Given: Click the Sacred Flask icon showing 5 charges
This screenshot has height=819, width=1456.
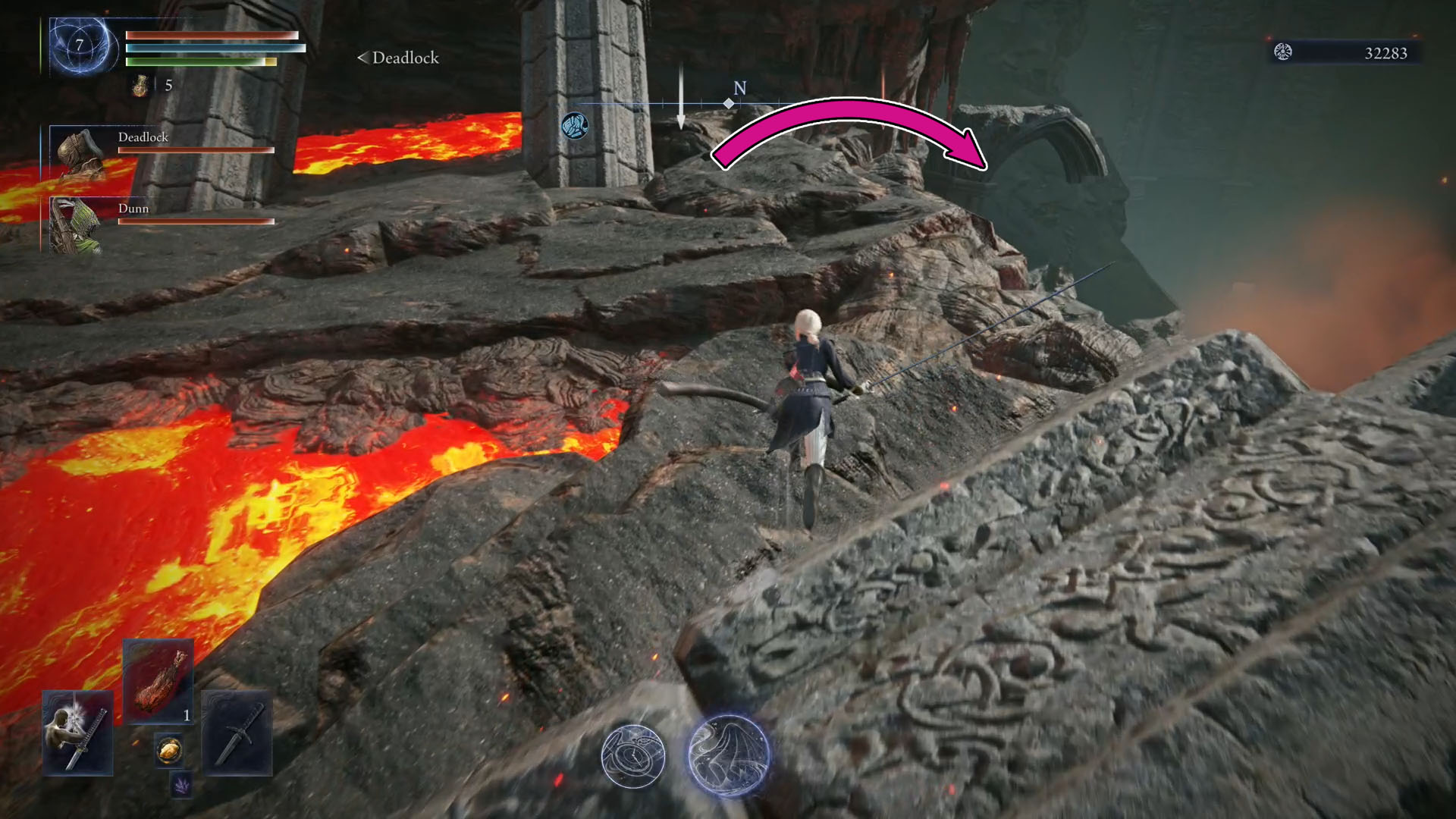Looking at the screenshot, I should click(x=139, y=85).
